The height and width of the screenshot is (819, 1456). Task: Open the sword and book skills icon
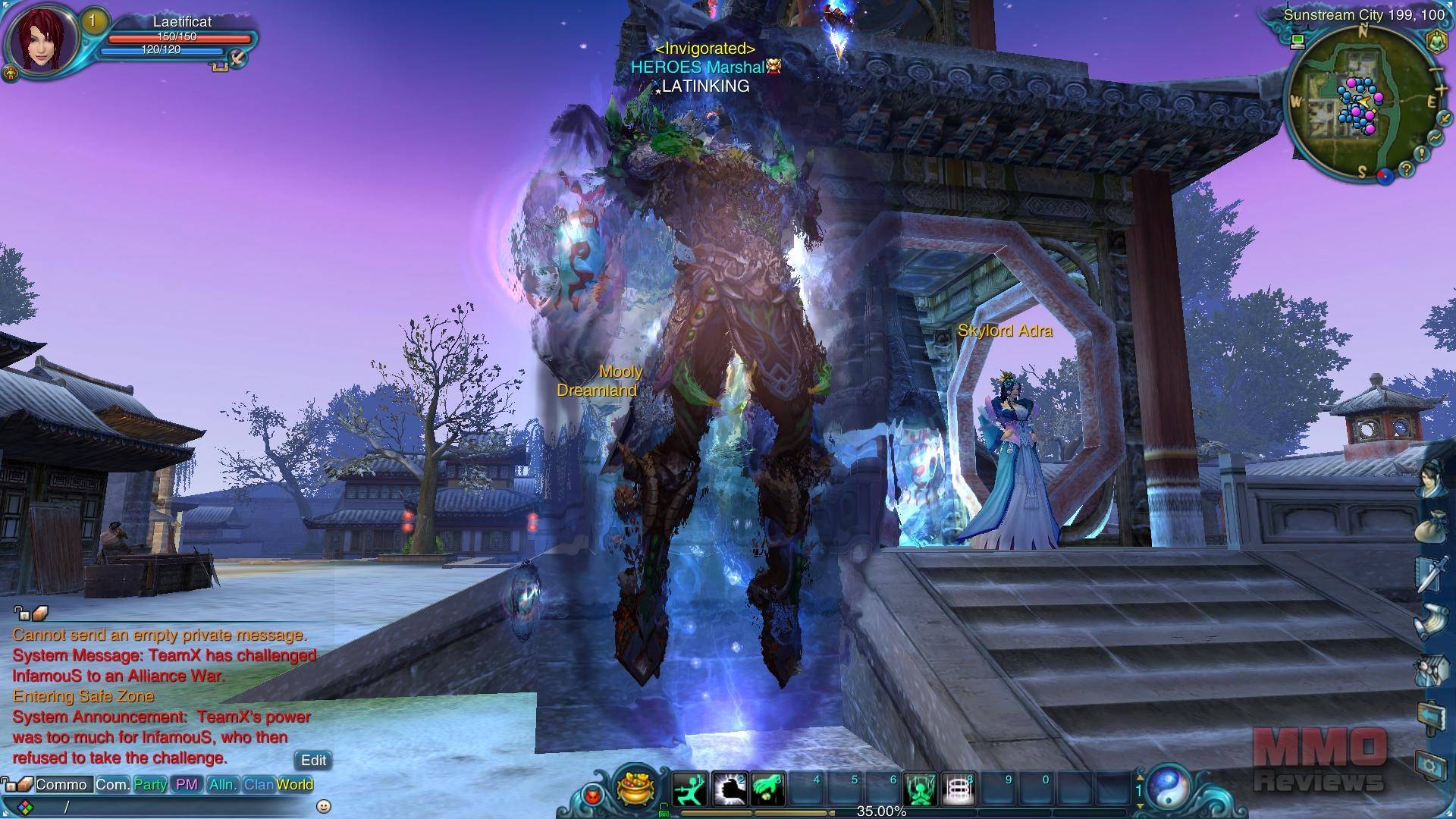[1430, 574]
